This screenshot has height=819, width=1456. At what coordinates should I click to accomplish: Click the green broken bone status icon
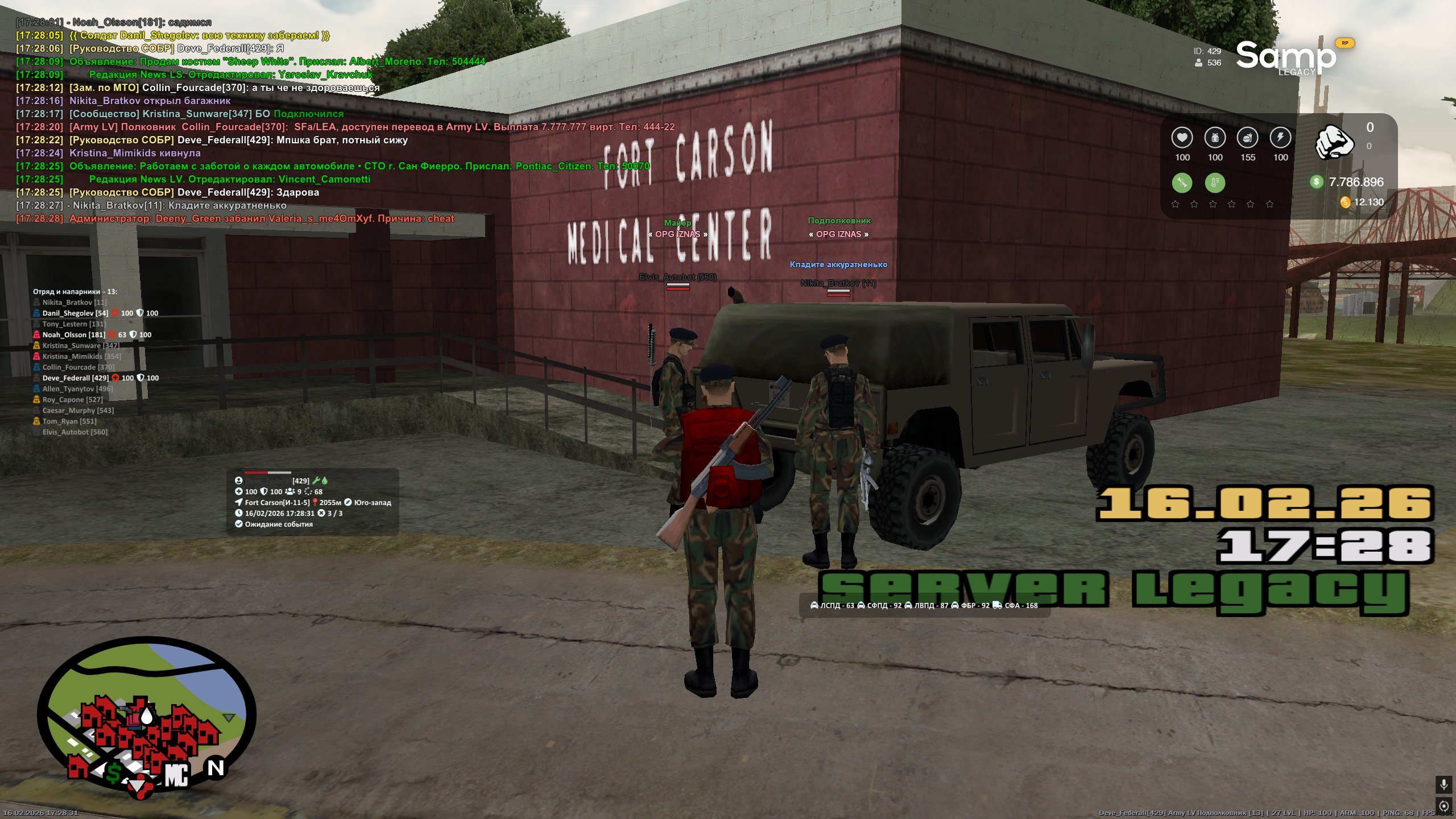pyautogui.click(x=1182, y=183)
